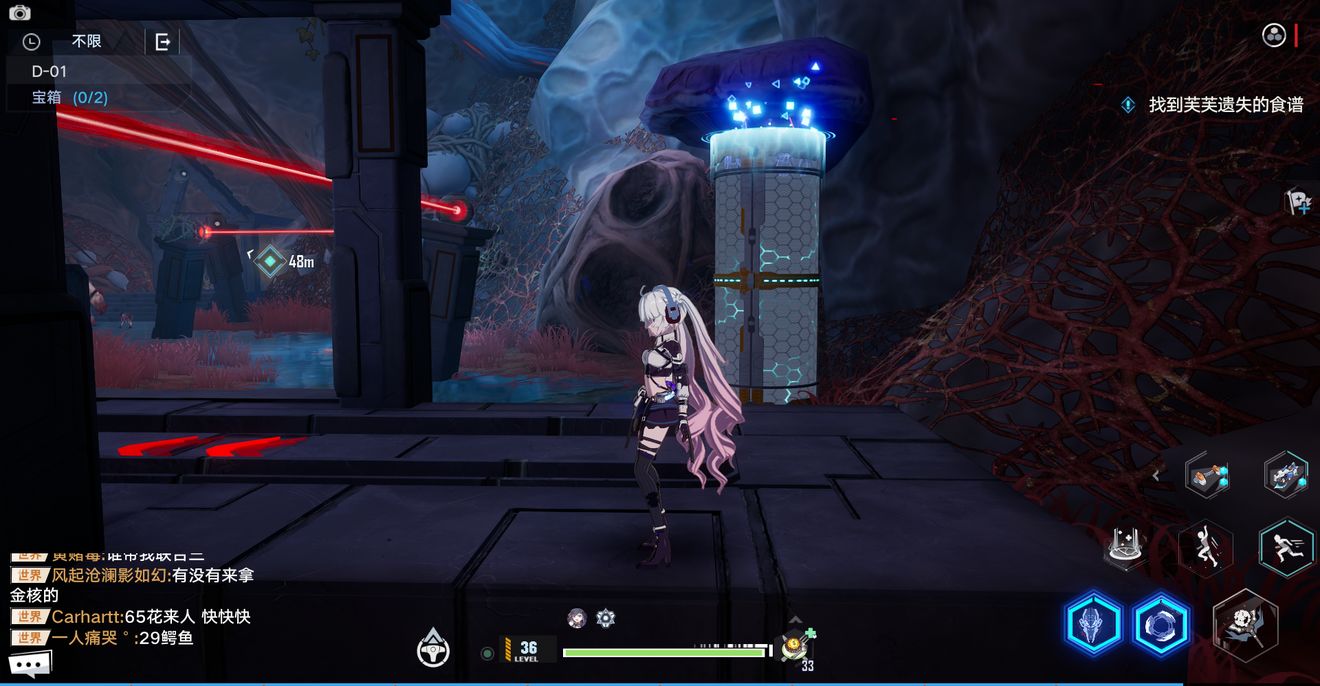1320x686 pixels.
Task: Activate the glowing pedestal ability icon
Action: (x=1125, y=548)
